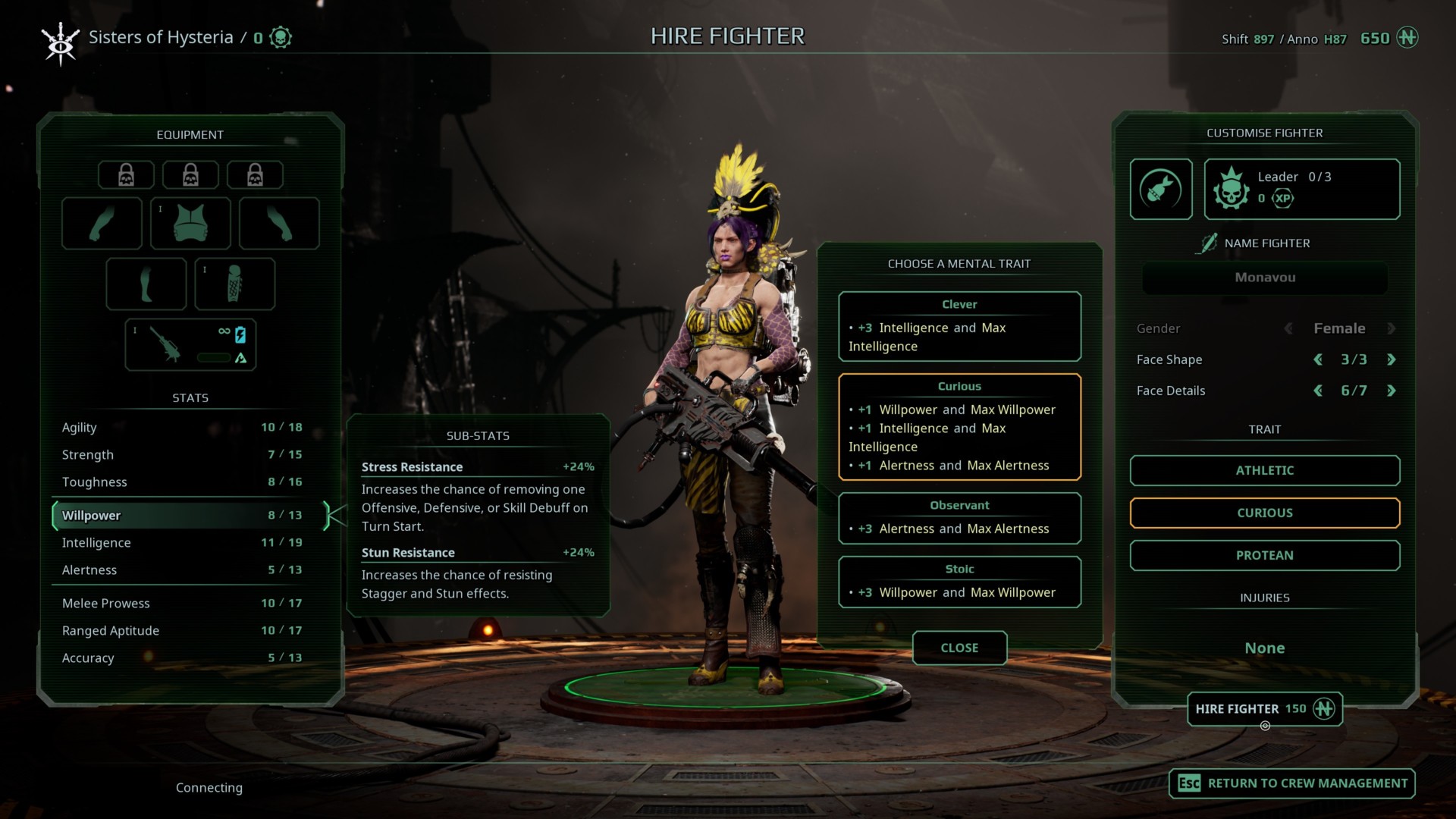1456x819 pixels.
Task: Open the Protean trait slot
Action: pyautogui.click(x=1264, y=555)
